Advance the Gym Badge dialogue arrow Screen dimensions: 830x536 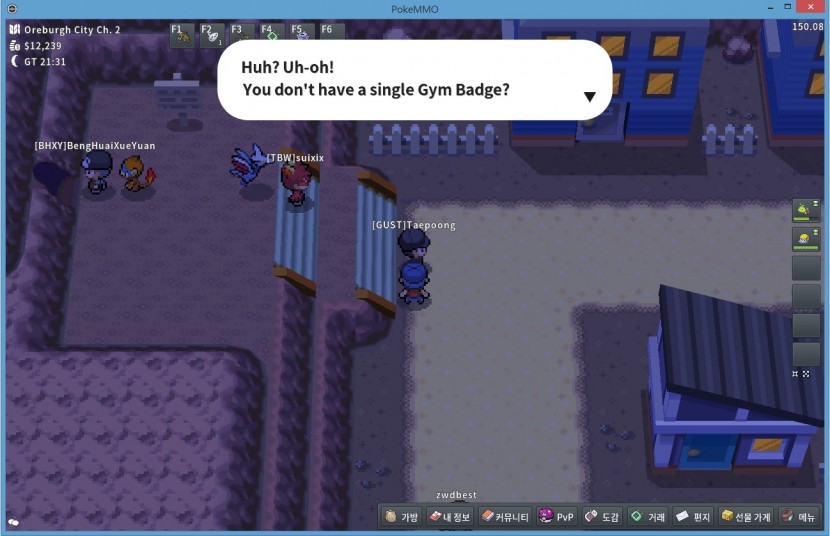pyautogui.click(x=590, y=97)
